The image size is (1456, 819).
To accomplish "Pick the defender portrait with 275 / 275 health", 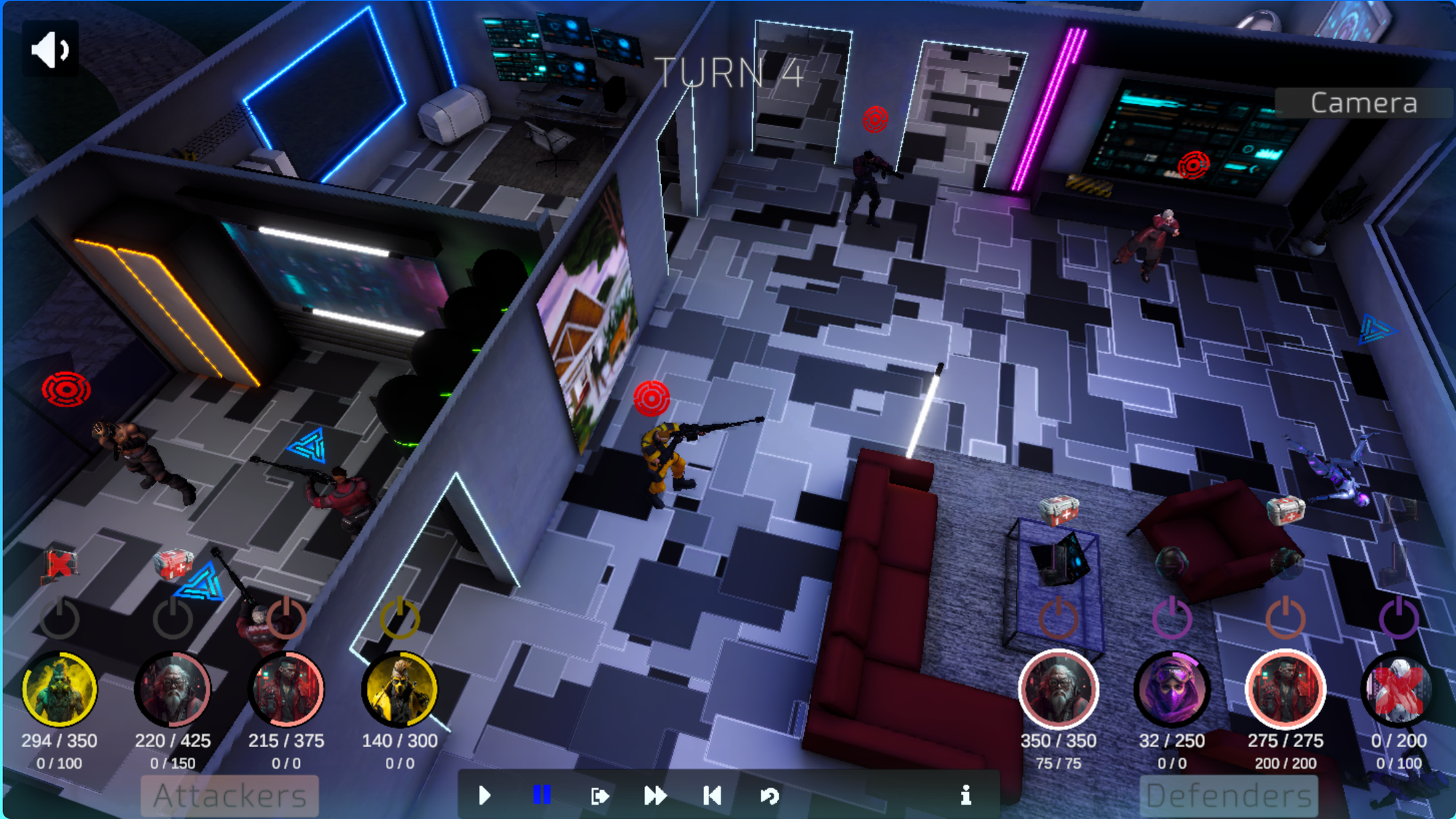I will tap(1286, 689).
